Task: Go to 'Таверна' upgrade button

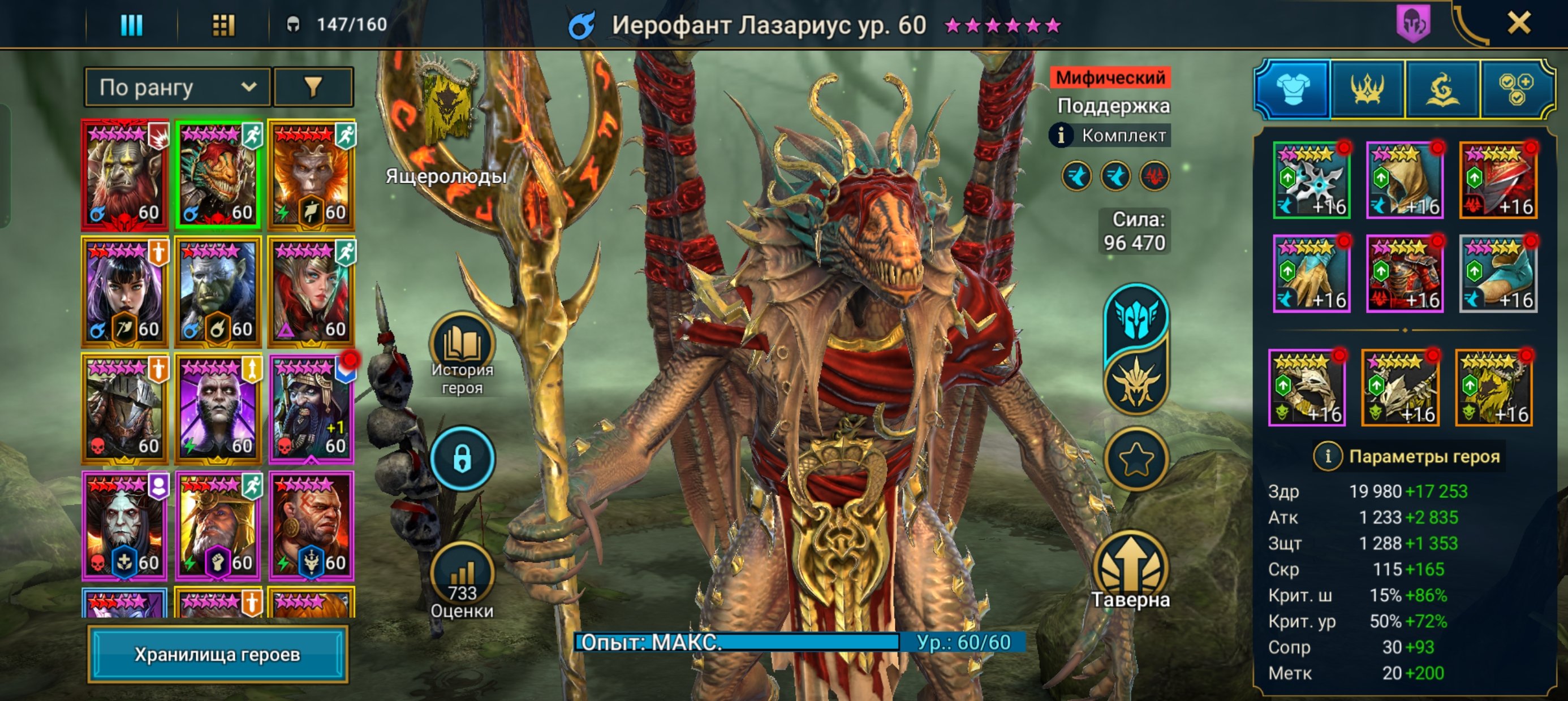Action: click(x=1130, y=569)
